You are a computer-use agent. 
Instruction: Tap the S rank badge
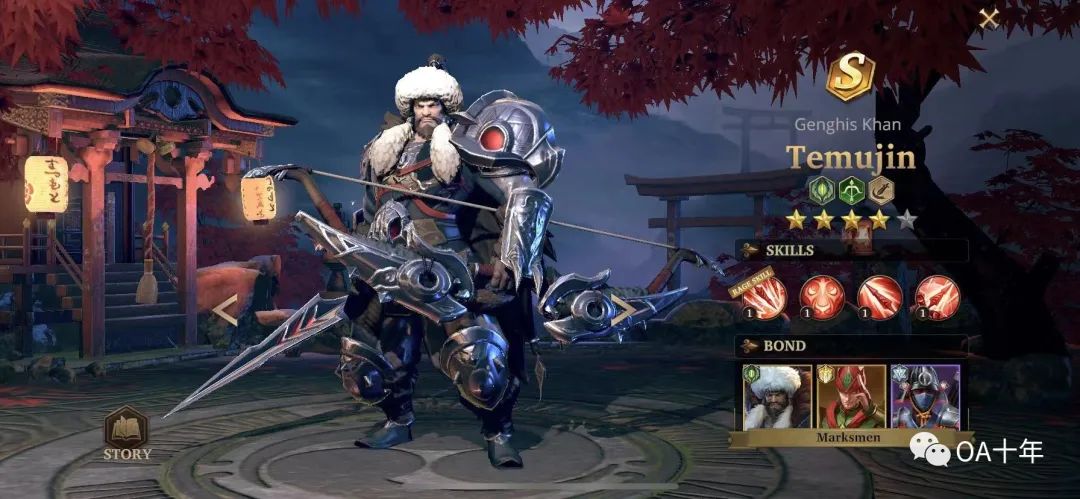click(850, 77)
